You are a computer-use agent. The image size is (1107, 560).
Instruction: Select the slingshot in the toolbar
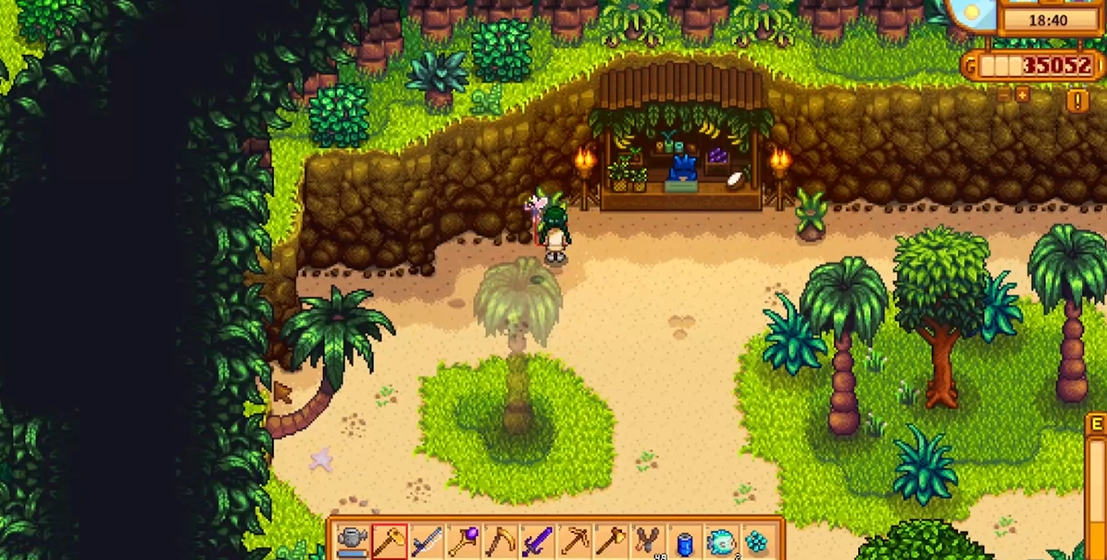point(647,542)
